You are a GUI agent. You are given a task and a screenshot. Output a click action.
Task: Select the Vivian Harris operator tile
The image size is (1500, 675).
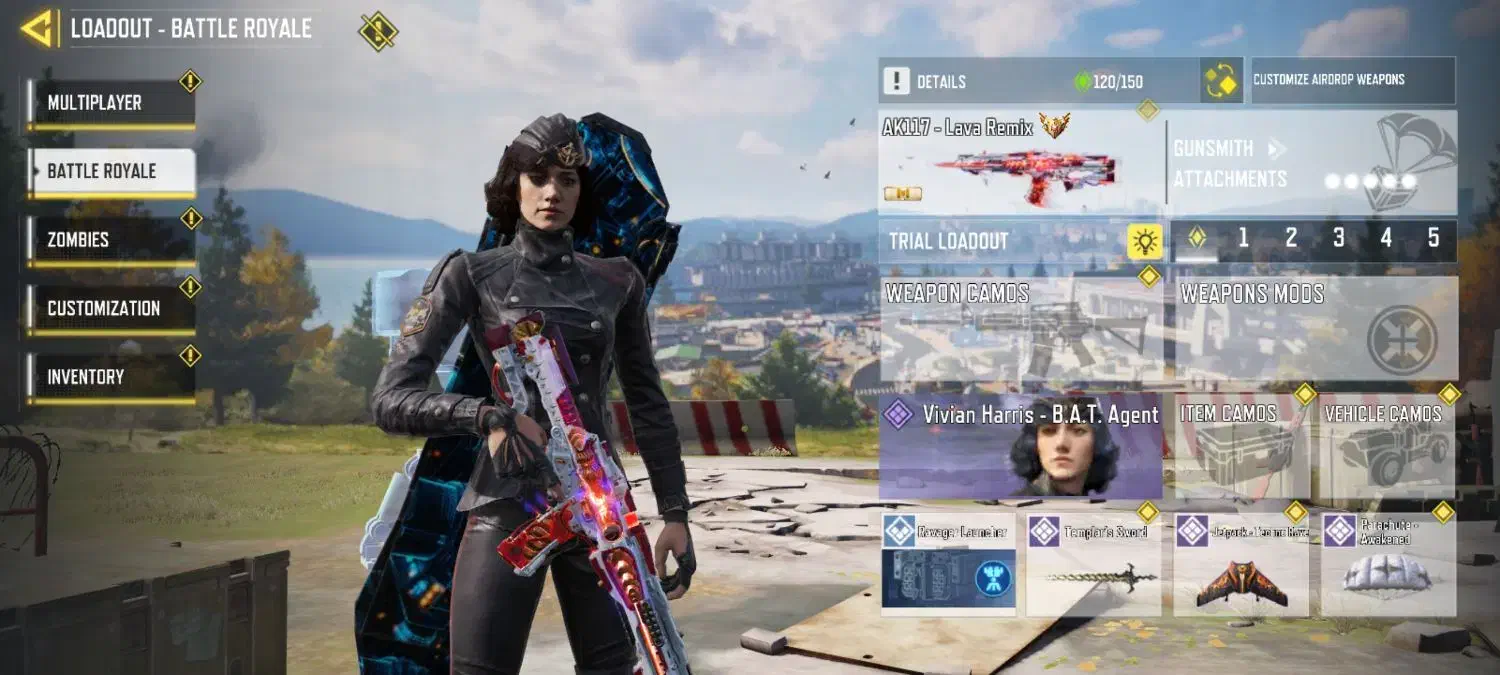click(x=1021, y=448)
